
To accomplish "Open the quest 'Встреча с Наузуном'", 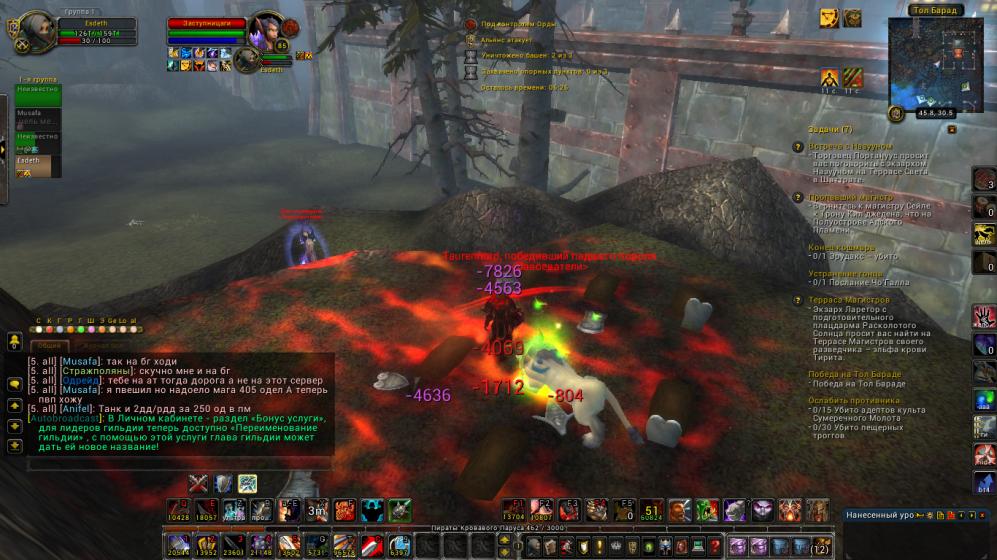I will tap(850, 146).
